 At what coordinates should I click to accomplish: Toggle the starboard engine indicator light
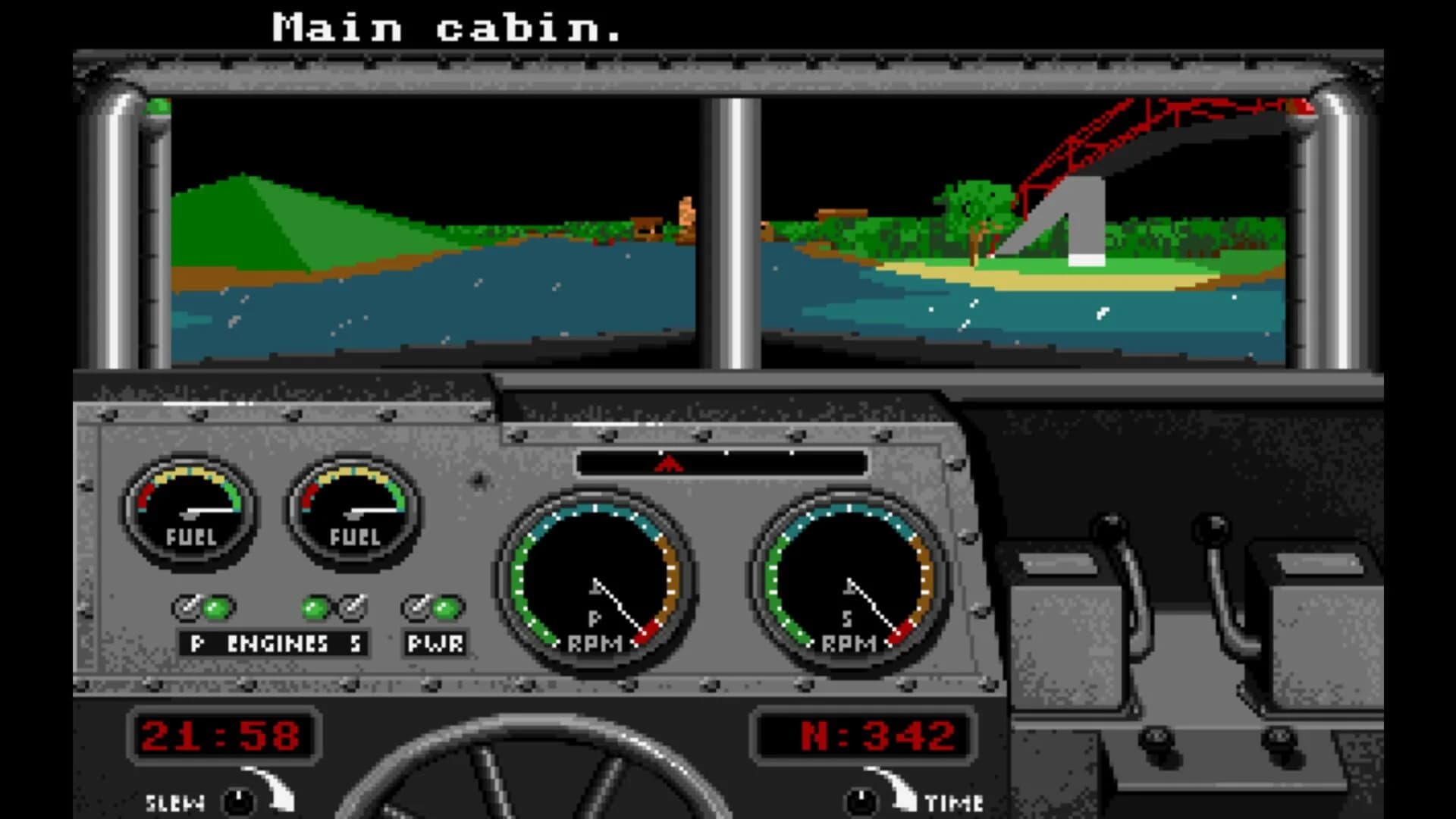click(x=313, y=607)
